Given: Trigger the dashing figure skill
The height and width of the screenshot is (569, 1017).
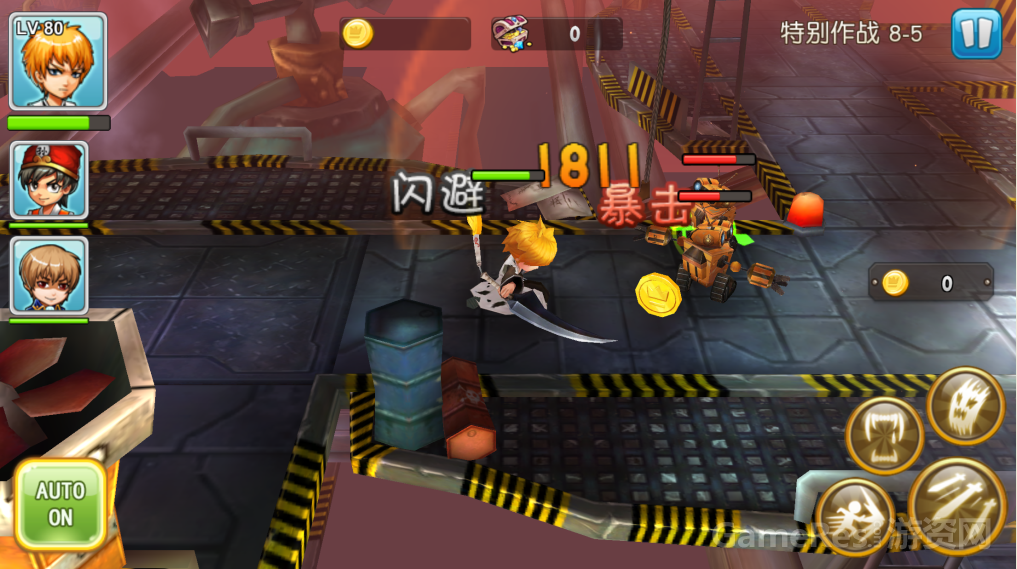Looking at the screenshot, I should point(854,516).
